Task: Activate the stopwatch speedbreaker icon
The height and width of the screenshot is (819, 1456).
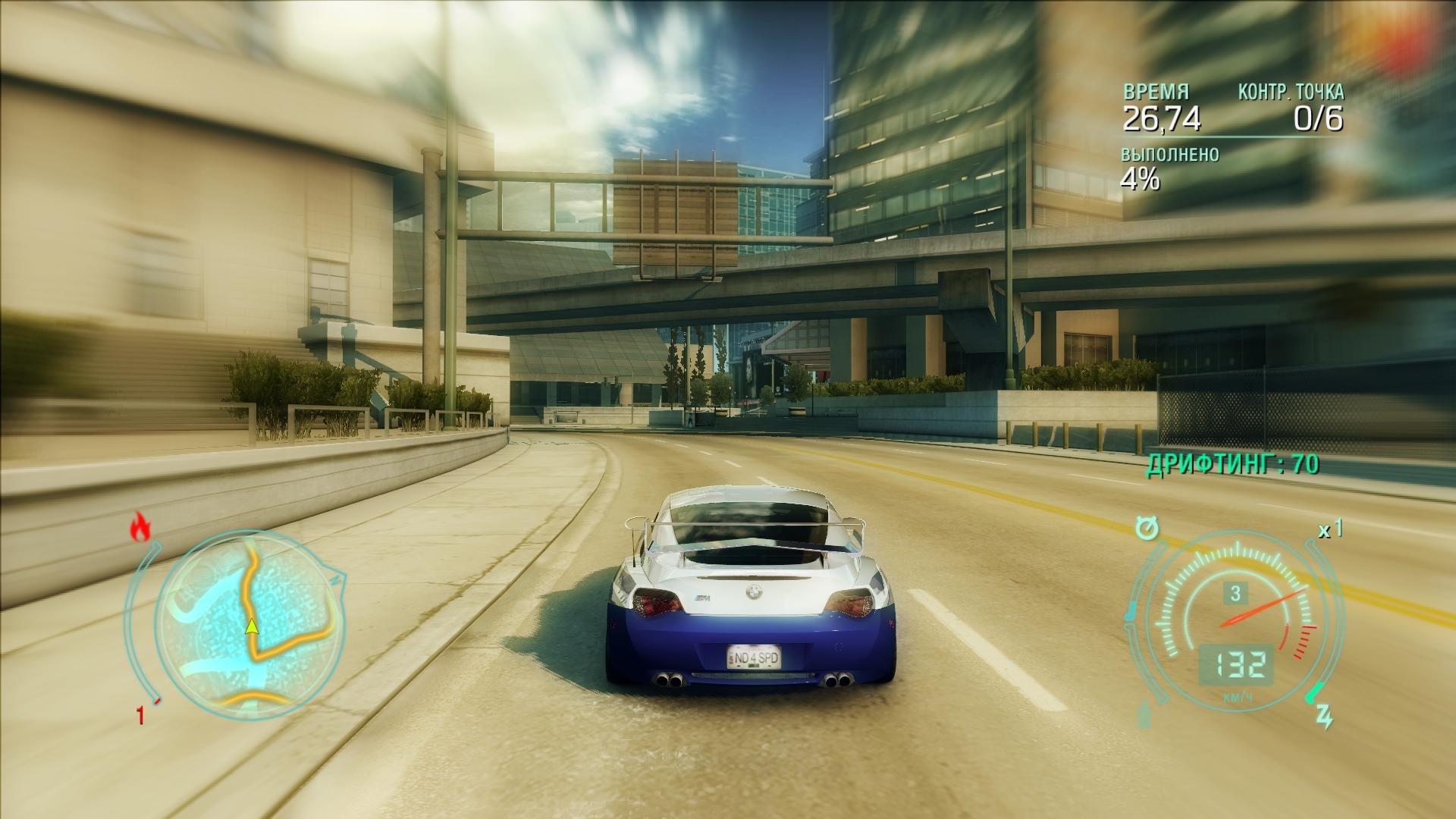Action: [1147, 526]
